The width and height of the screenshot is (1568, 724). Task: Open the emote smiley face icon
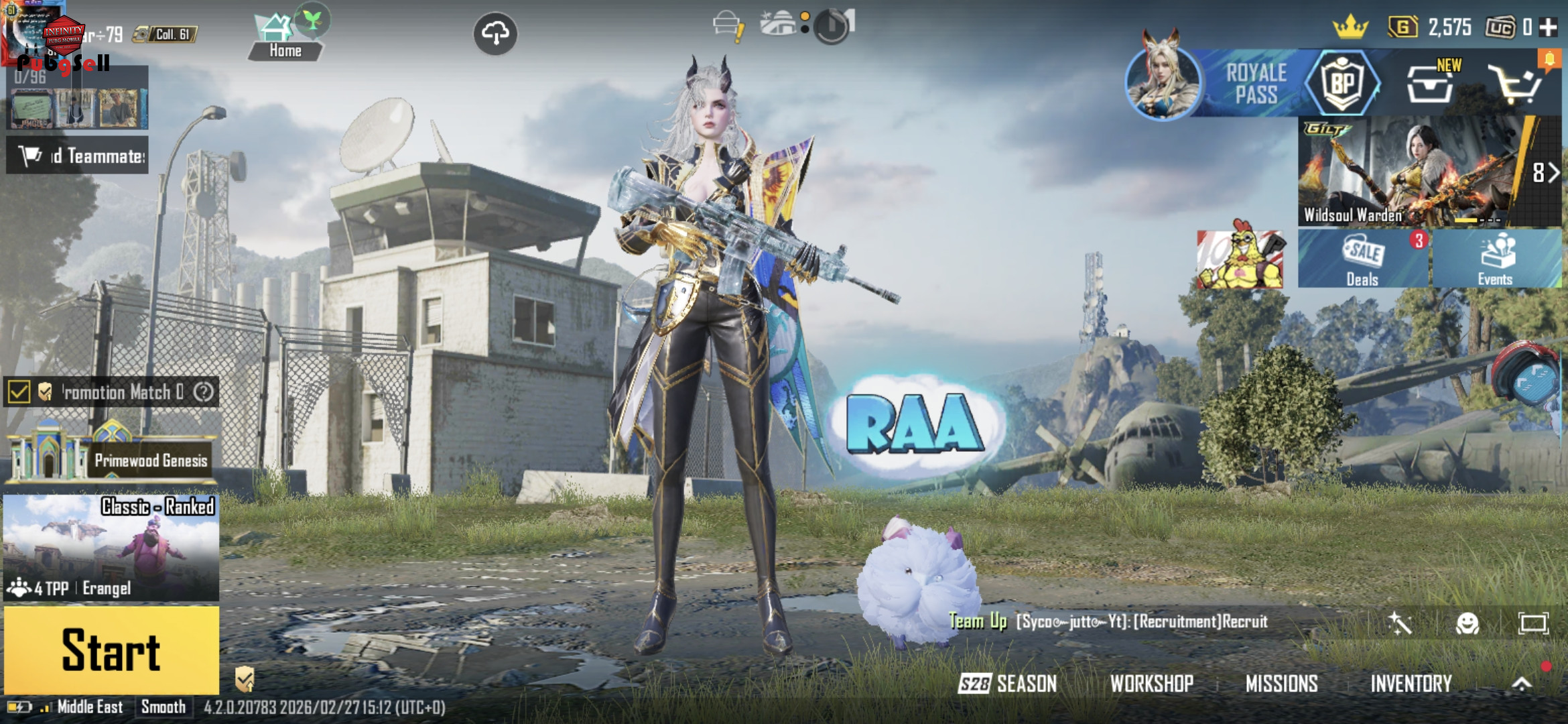[x=1467, y=623]
